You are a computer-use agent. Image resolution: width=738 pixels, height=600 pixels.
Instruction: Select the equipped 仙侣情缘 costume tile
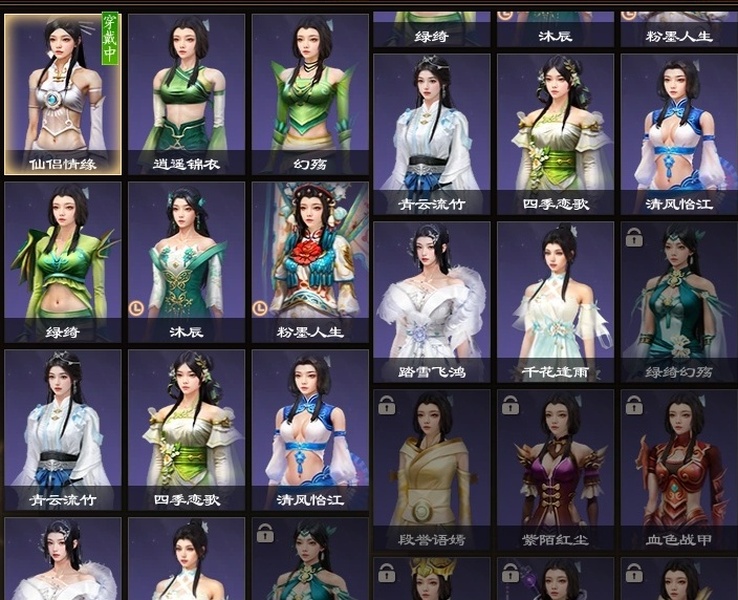63,93
